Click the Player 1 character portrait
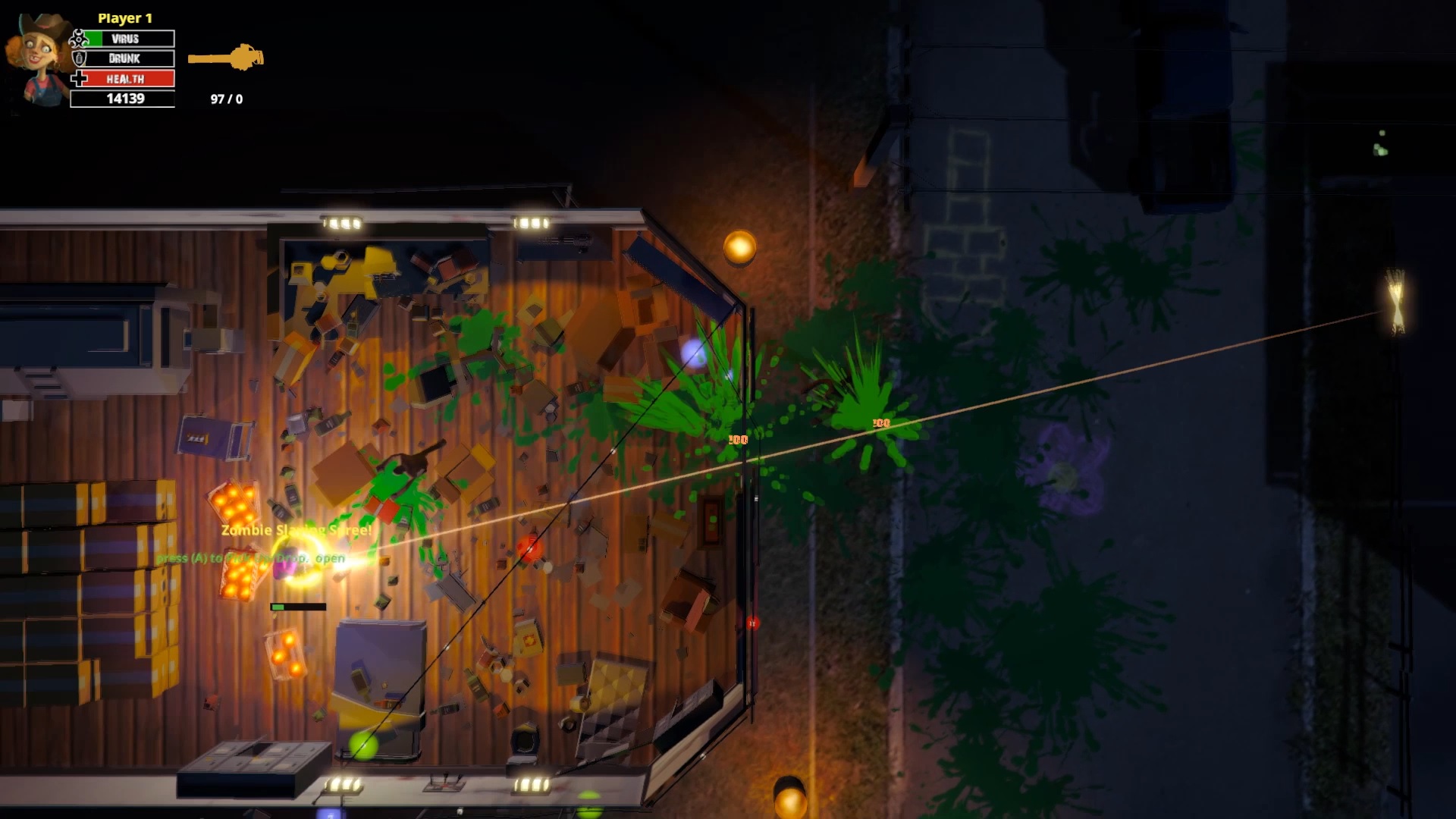1456x819 pixels. point(38,59)
